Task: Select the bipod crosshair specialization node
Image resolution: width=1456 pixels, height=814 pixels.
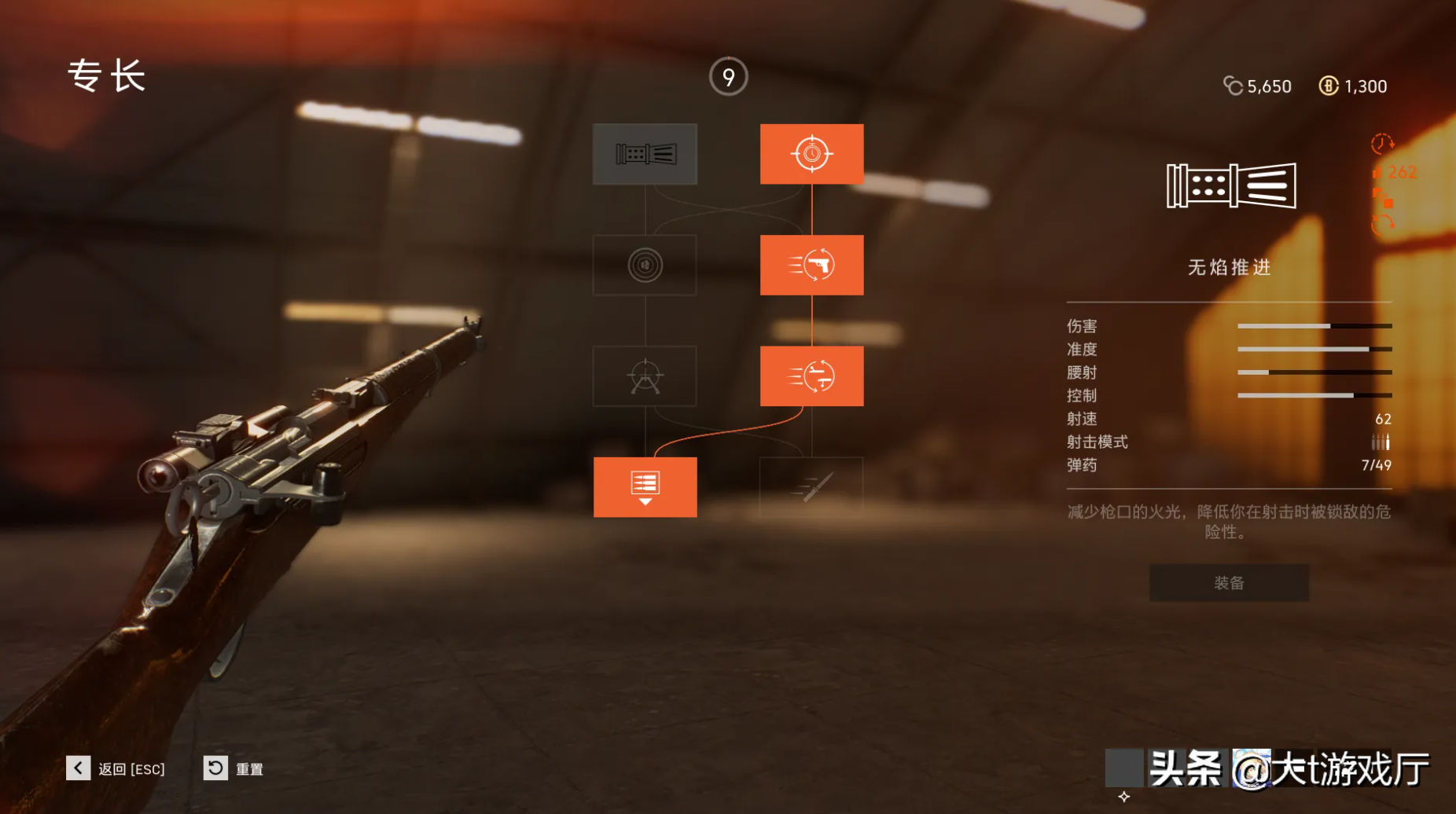Action: click(645, 376)
